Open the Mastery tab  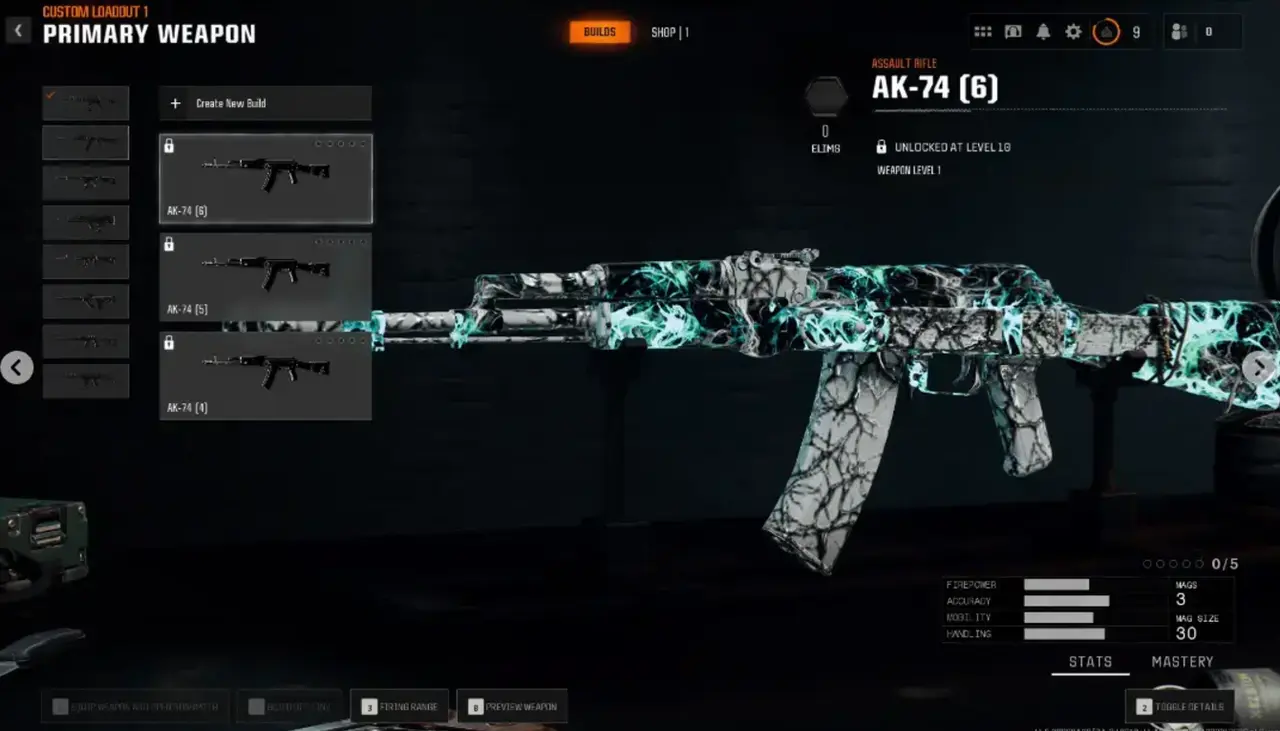[1183, 661]
